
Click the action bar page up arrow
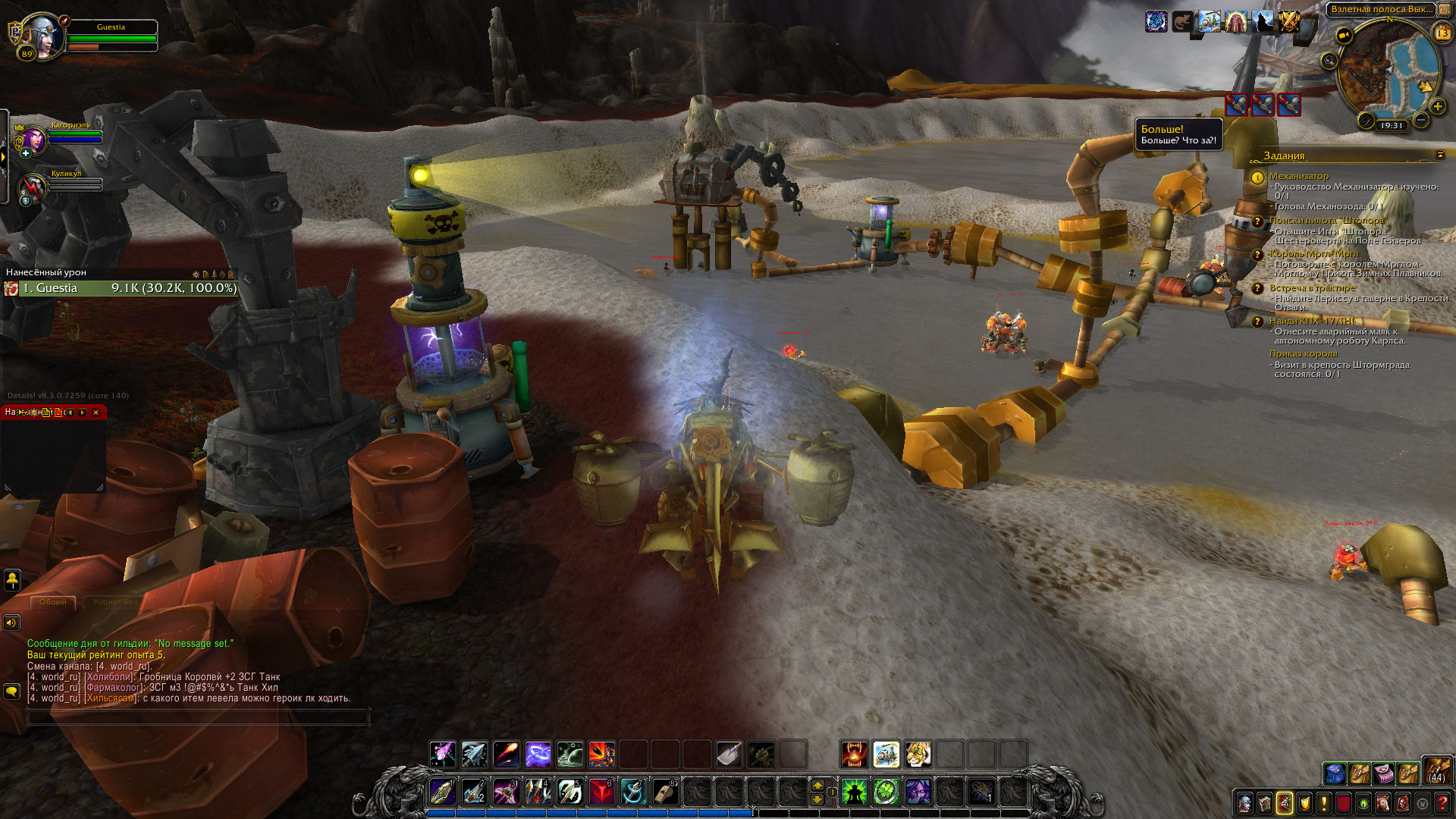click(x=817, y=786)
